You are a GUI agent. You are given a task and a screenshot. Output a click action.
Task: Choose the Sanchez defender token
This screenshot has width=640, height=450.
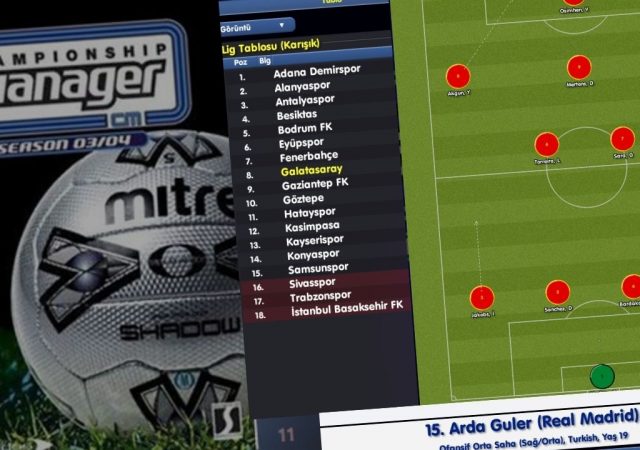click(557, 293)
